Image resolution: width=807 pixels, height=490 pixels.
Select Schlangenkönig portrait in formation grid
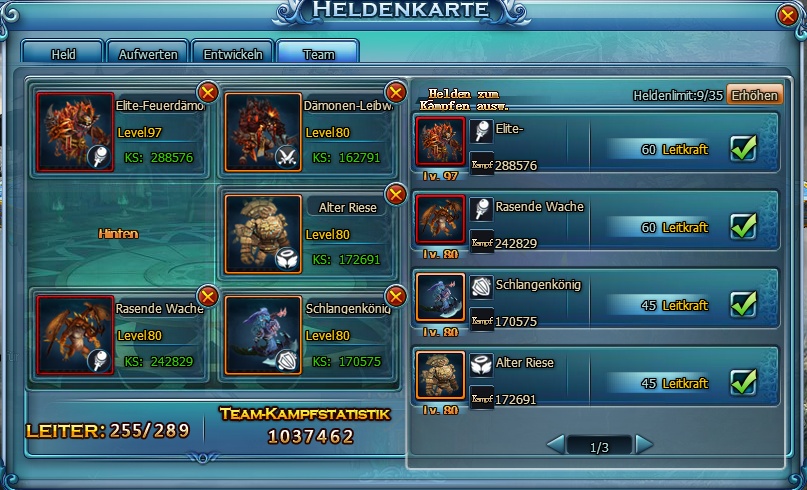coord(263,334)
